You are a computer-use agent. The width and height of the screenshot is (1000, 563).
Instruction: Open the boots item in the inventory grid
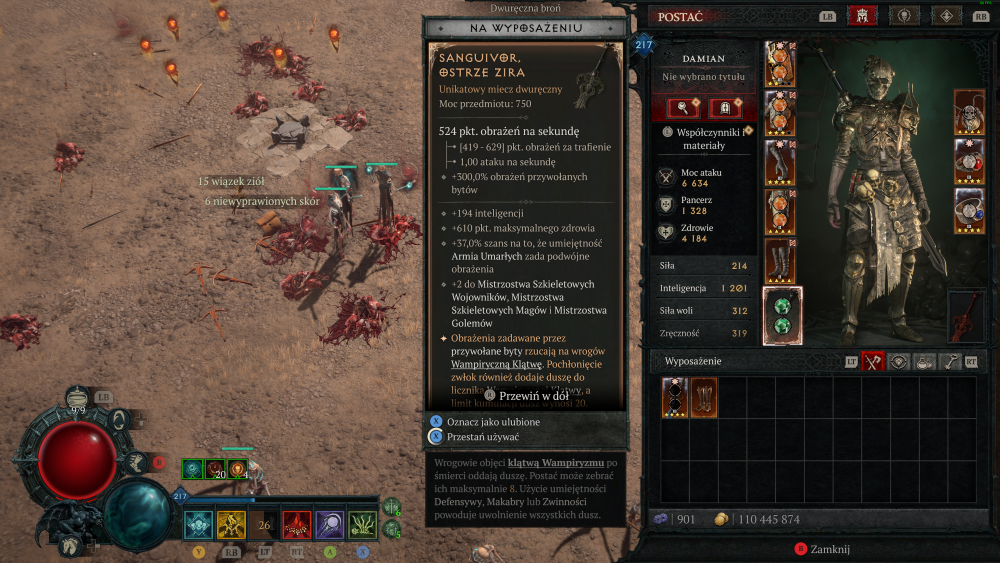tap(704, 398)
